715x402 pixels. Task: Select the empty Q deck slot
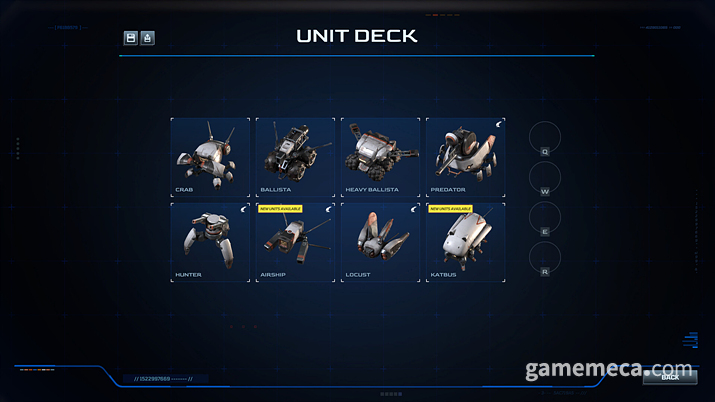(545, 138)
